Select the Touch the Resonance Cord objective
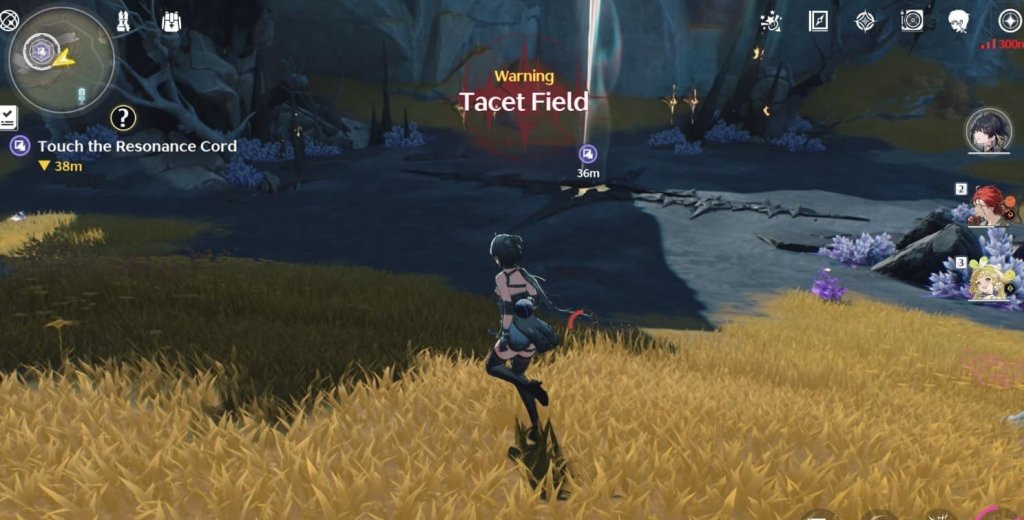Image resolution: width=1024 pixels, height=520 pixels. point(137,146)
